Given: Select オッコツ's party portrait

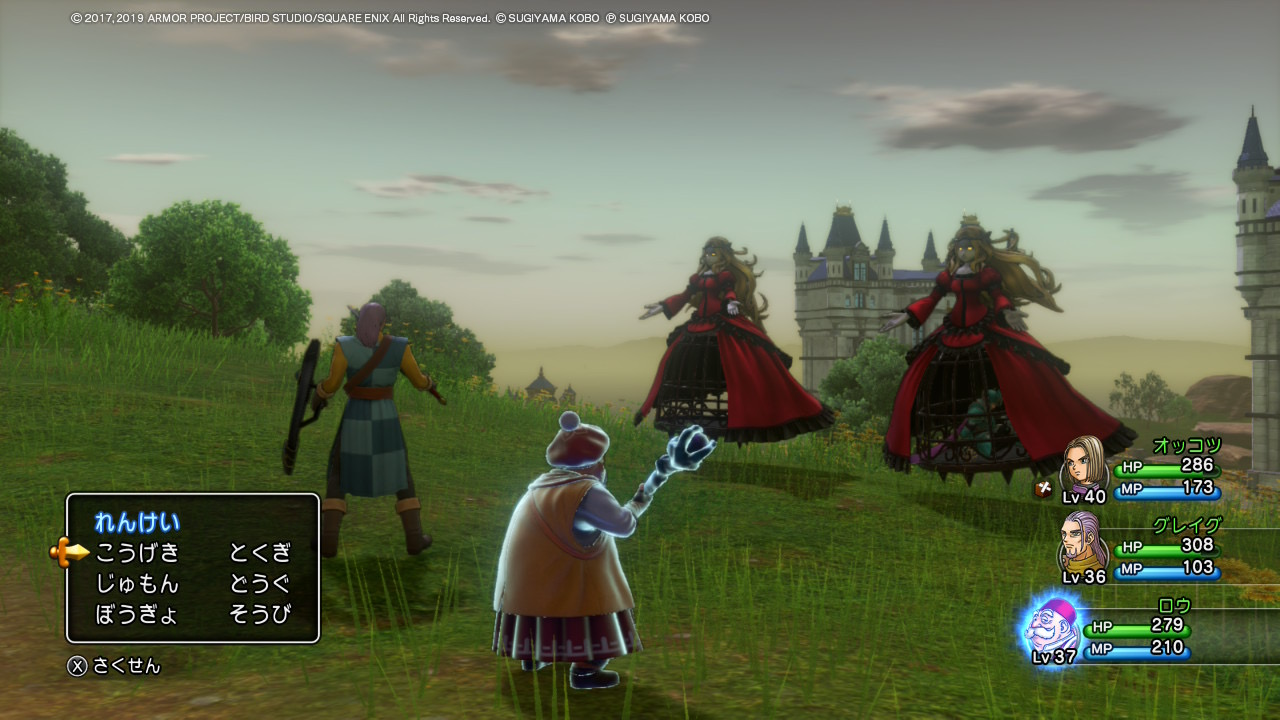Looking at the screenshot, I should tap(1083, 465).
